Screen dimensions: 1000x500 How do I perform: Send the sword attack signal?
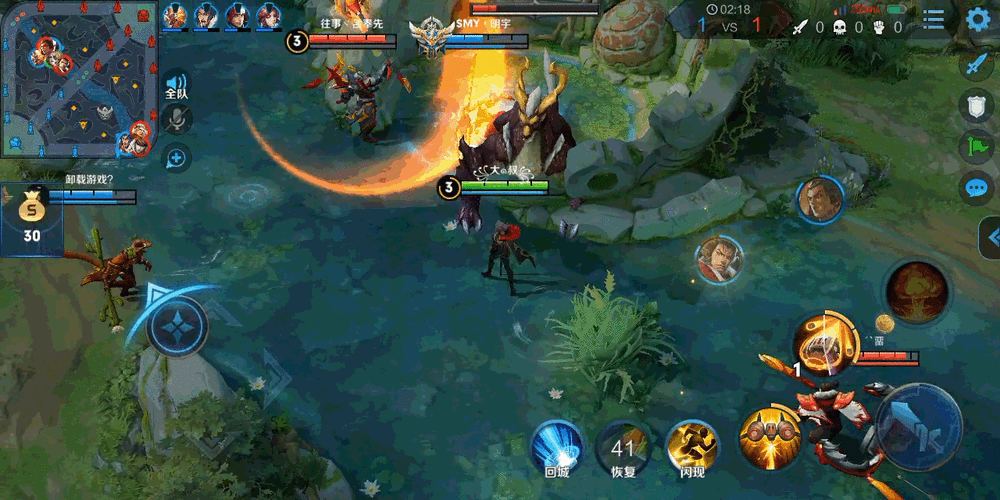[x=976, y=65]
